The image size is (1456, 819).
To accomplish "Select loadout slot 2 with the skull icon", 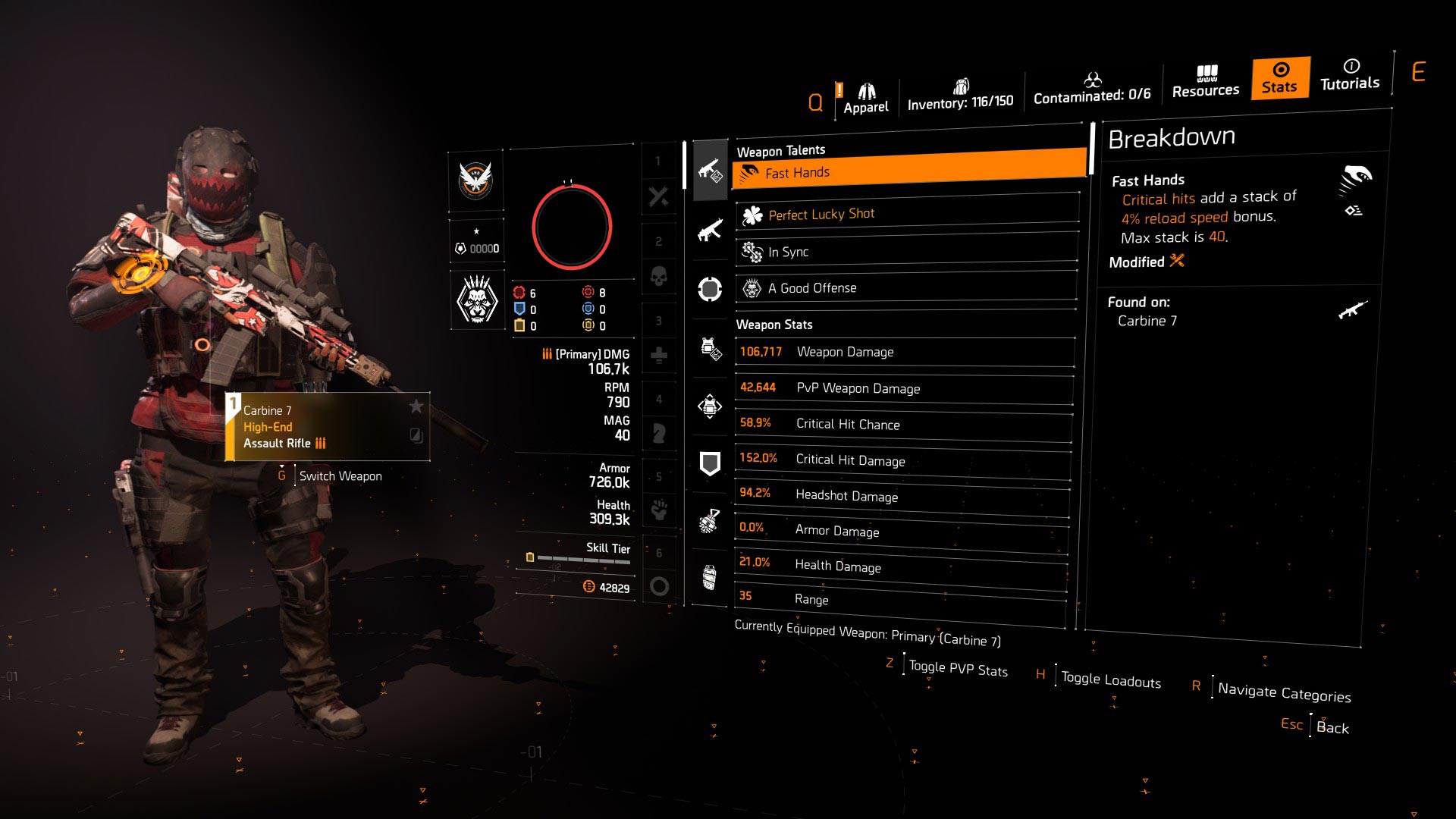I will pos(659,276).
